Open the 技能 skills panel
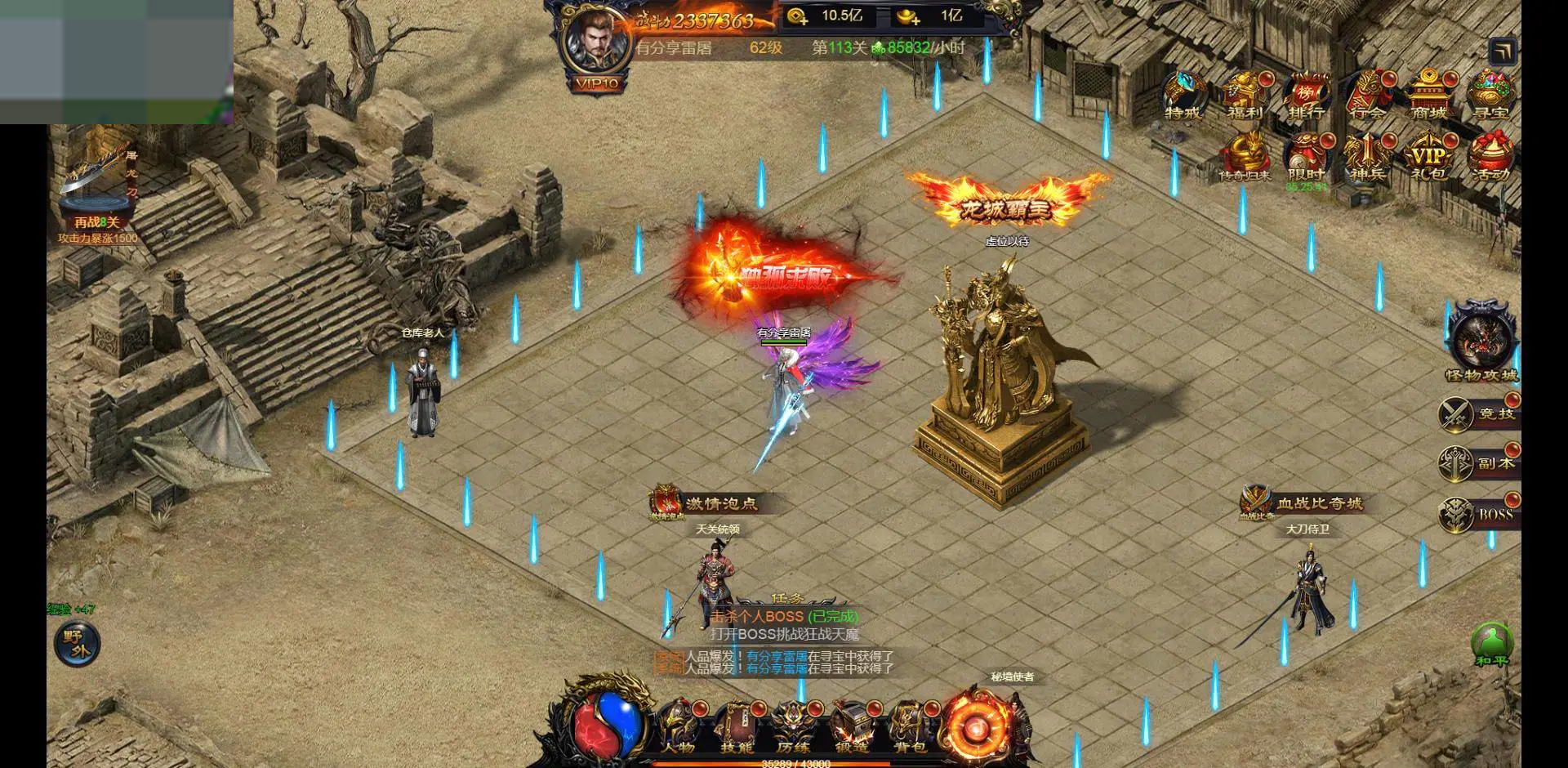 [736, 727]
